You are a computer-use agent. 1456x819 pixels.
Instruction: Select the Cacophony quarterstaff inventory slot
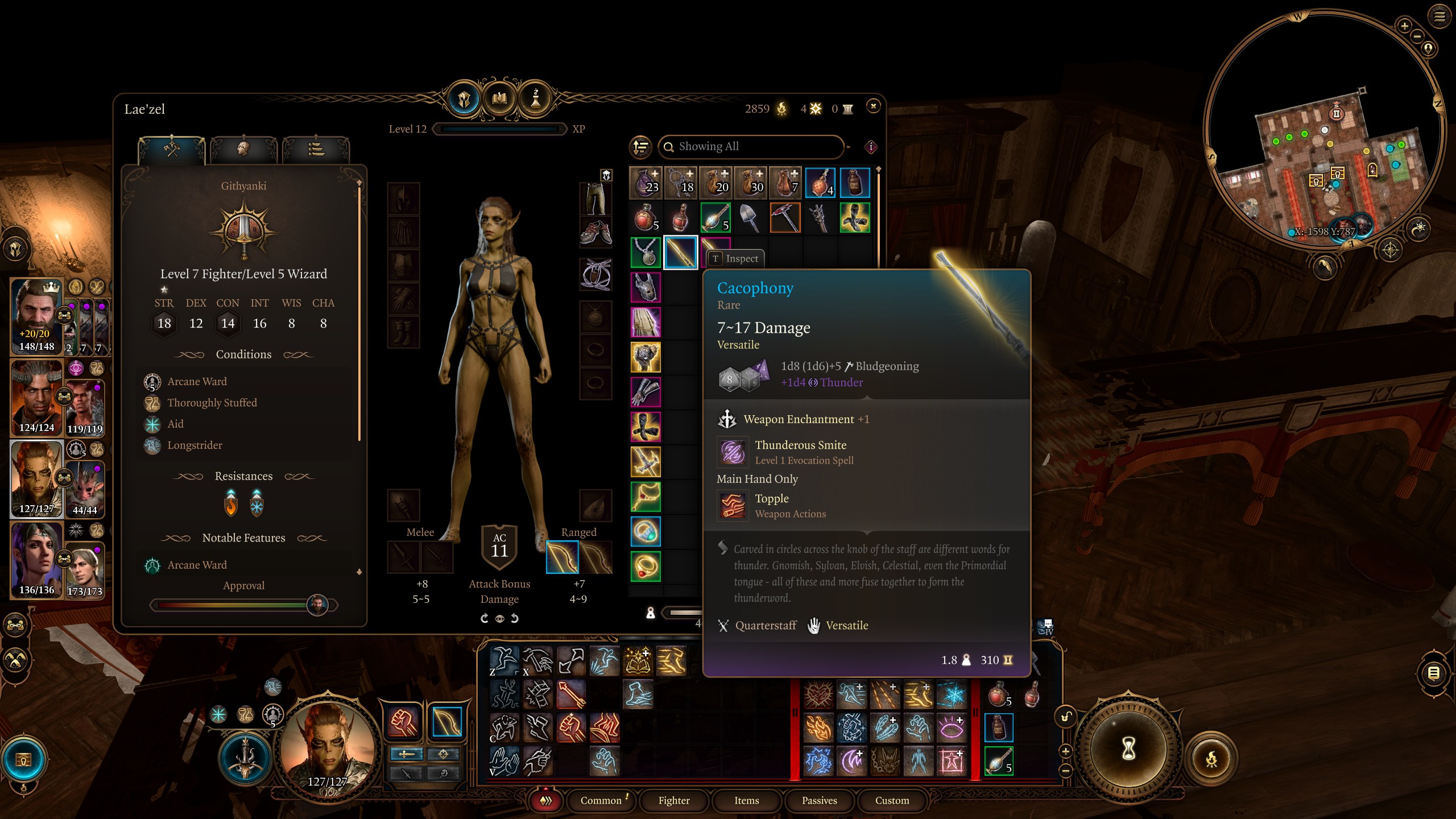click(x=680, y=253)
